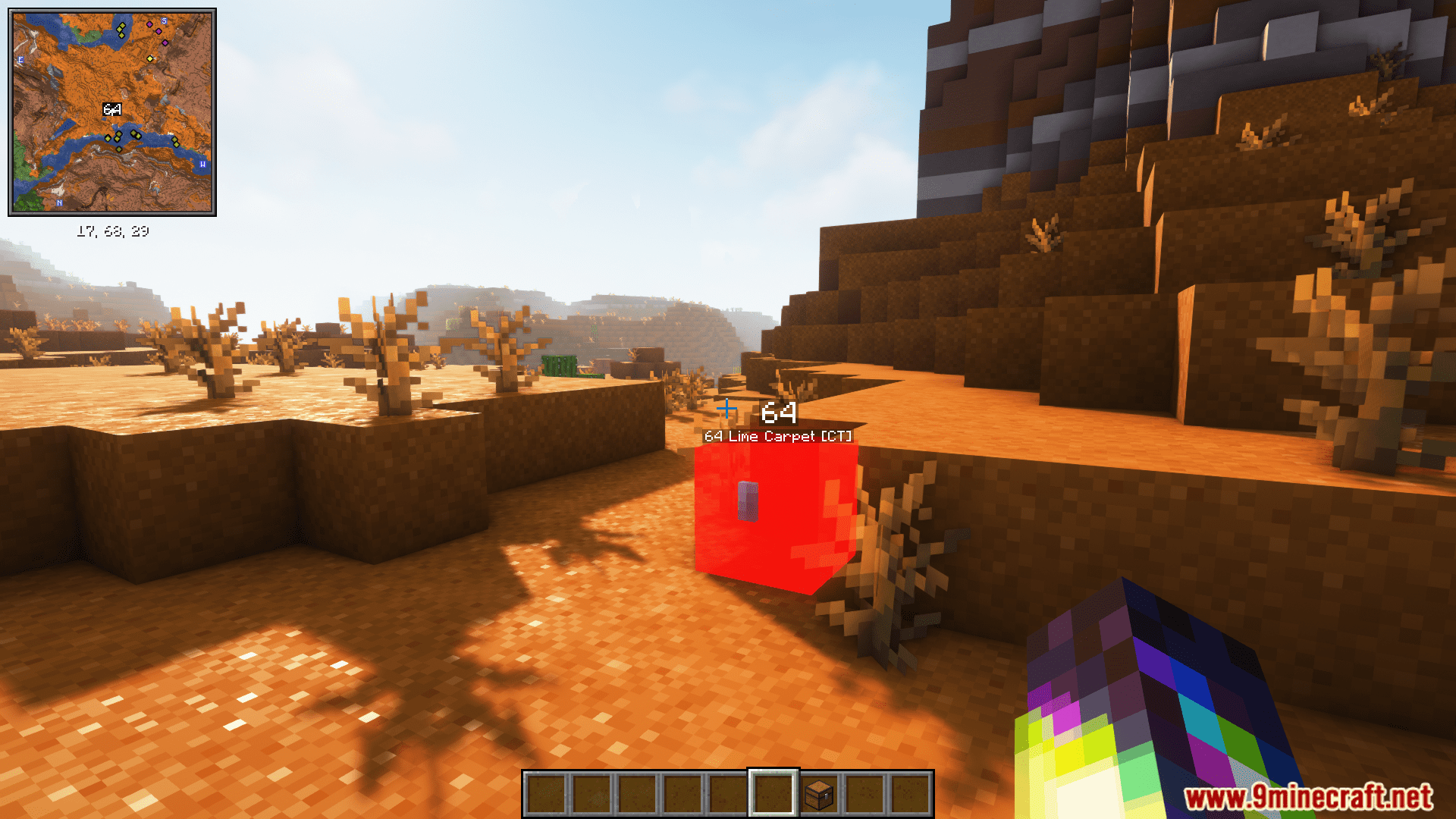
Task: Click the yellow waypoint diamond near the S indicator
Action: click(x=150, y=58)
